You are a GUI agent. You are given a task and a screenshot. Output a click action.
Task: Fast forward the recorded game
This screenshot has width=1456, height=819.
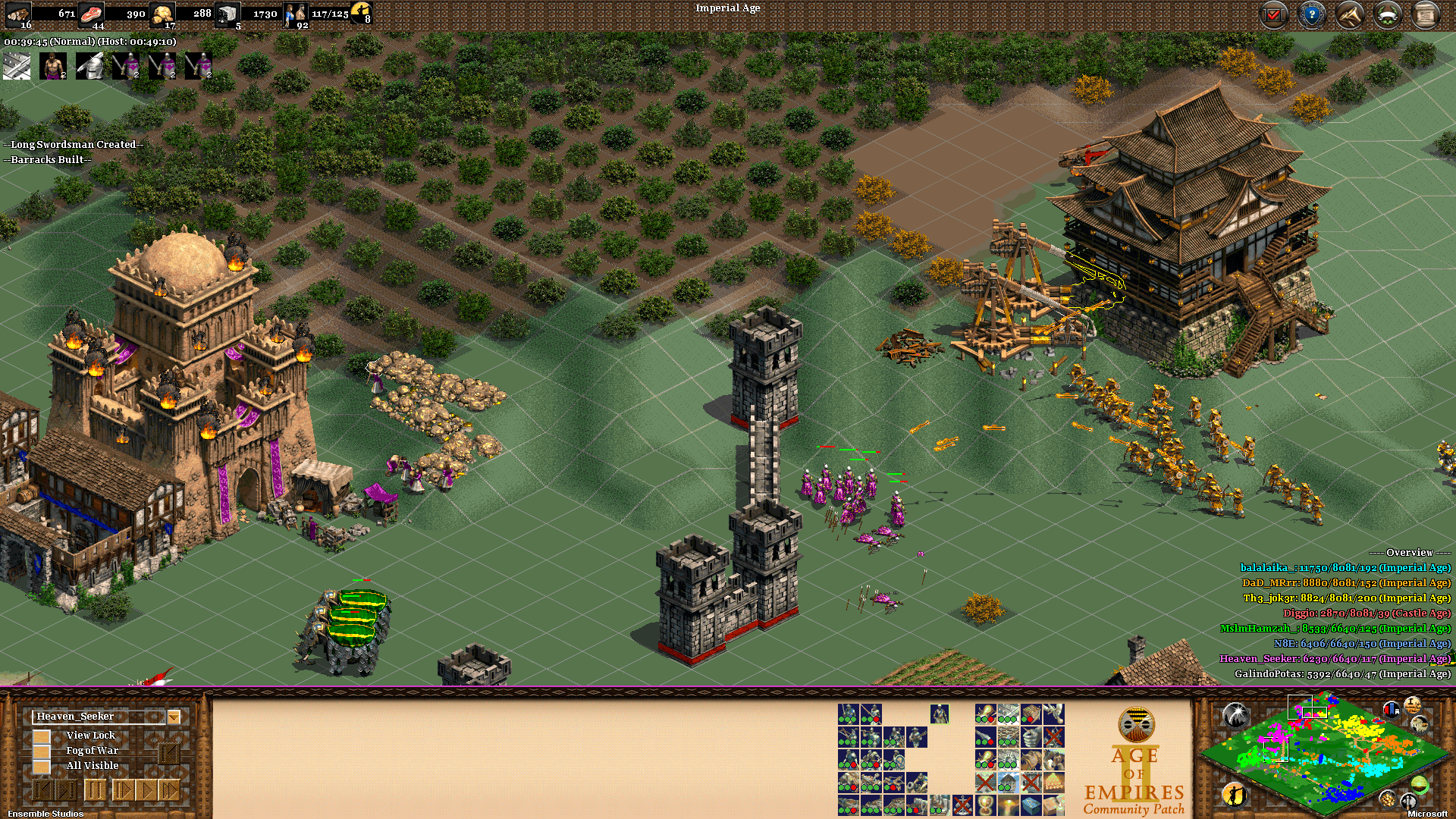click(169, 791)
